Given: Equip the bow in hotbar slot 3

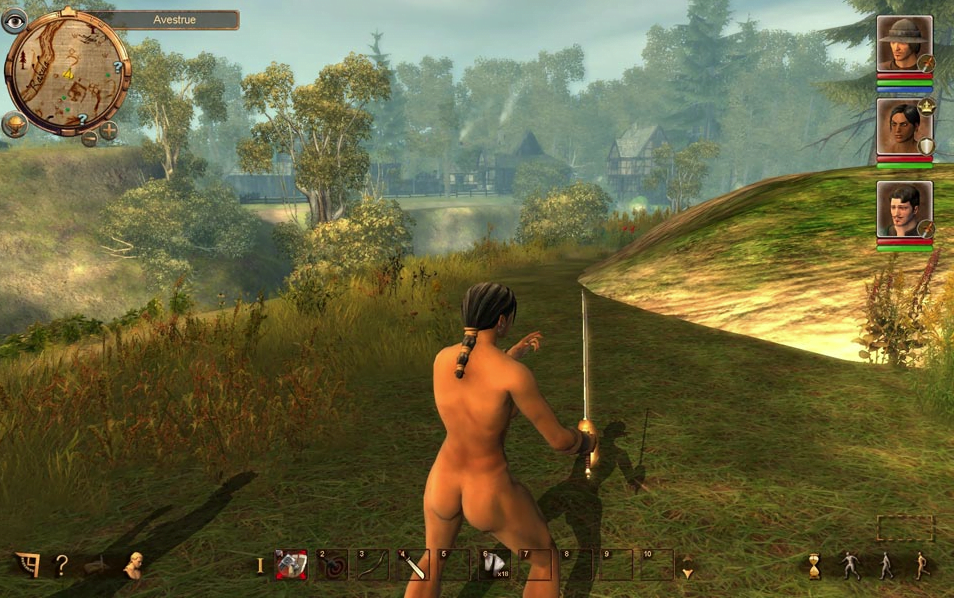Looking at the screenshot, I should click(x=373, y=565).
